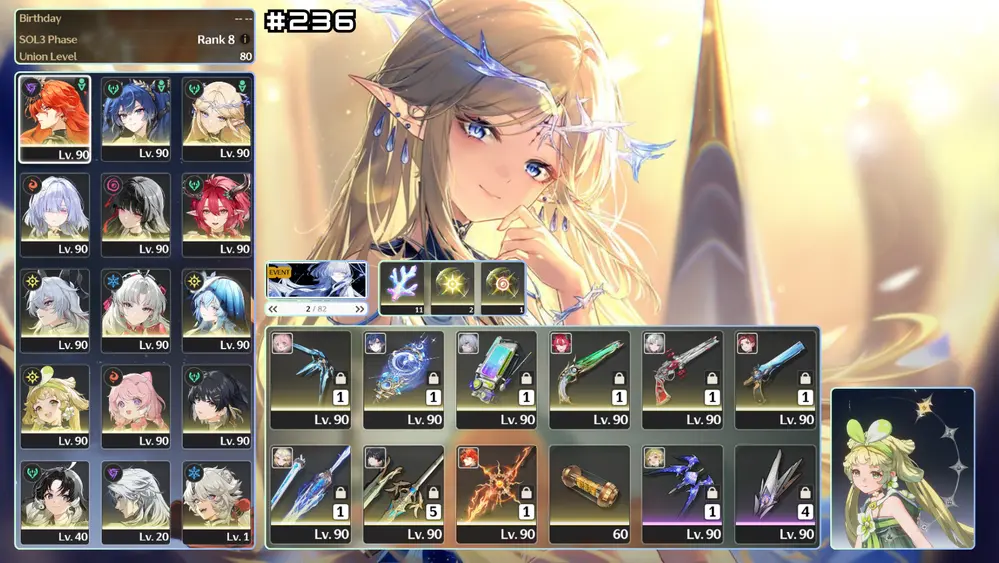999x563 pixels.
Task: Open the EVENT banner thumbnail
Action: tap(316, 279)
